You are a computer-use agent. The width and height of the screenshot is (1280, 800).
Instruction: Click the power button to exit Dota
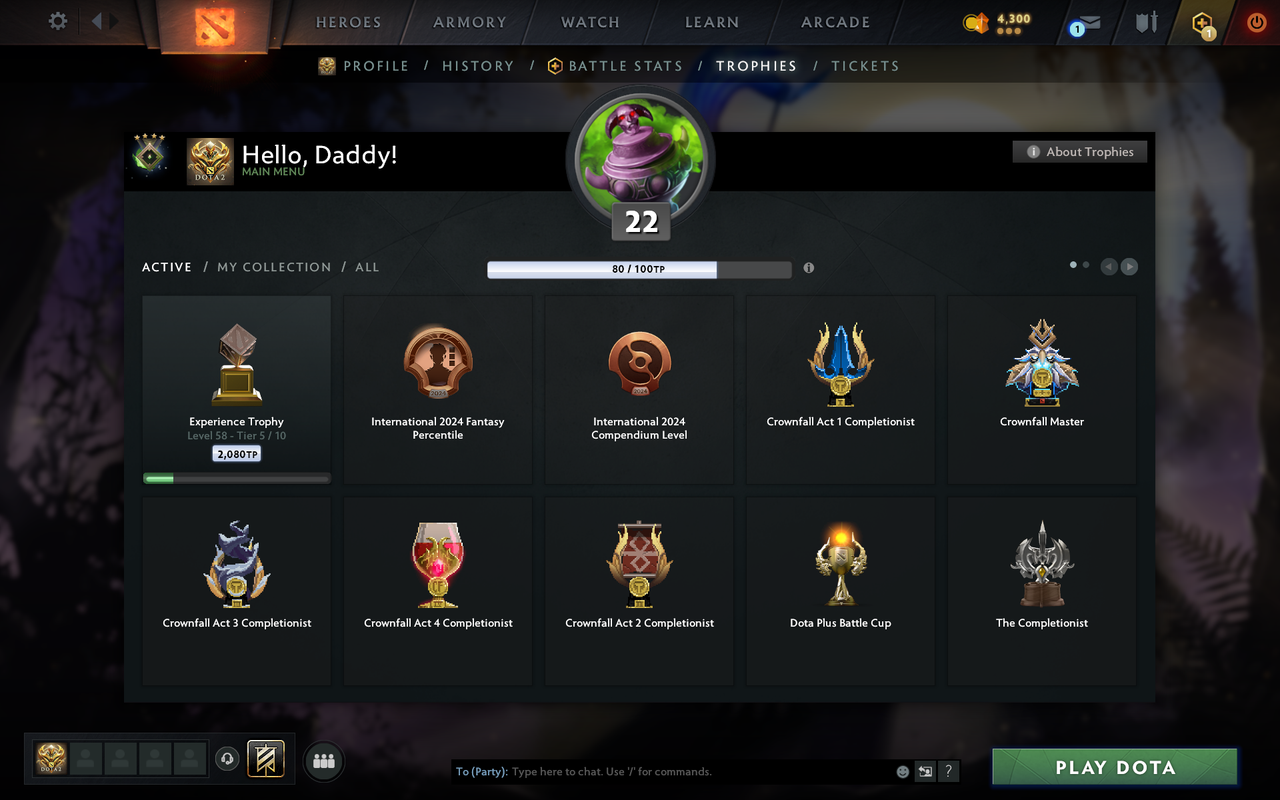click(1256, 22)
